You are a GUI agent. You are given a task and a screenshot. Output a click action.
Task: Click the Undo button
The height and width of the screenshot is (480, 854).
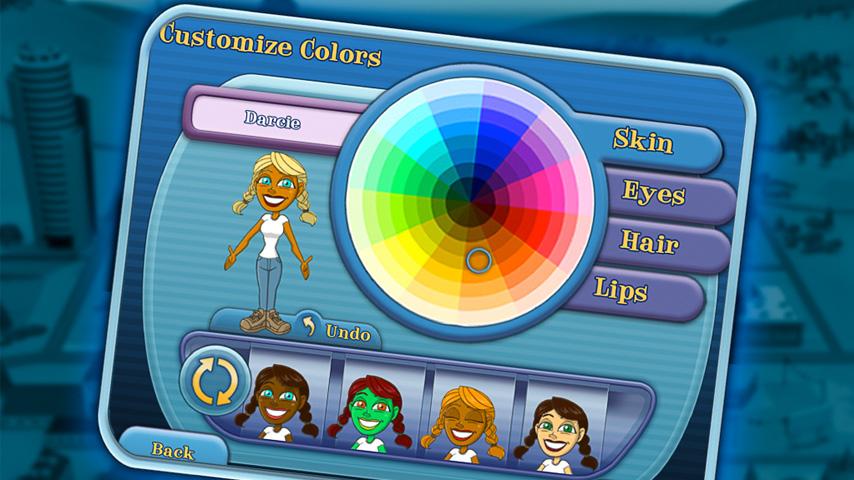coord(338,331)
